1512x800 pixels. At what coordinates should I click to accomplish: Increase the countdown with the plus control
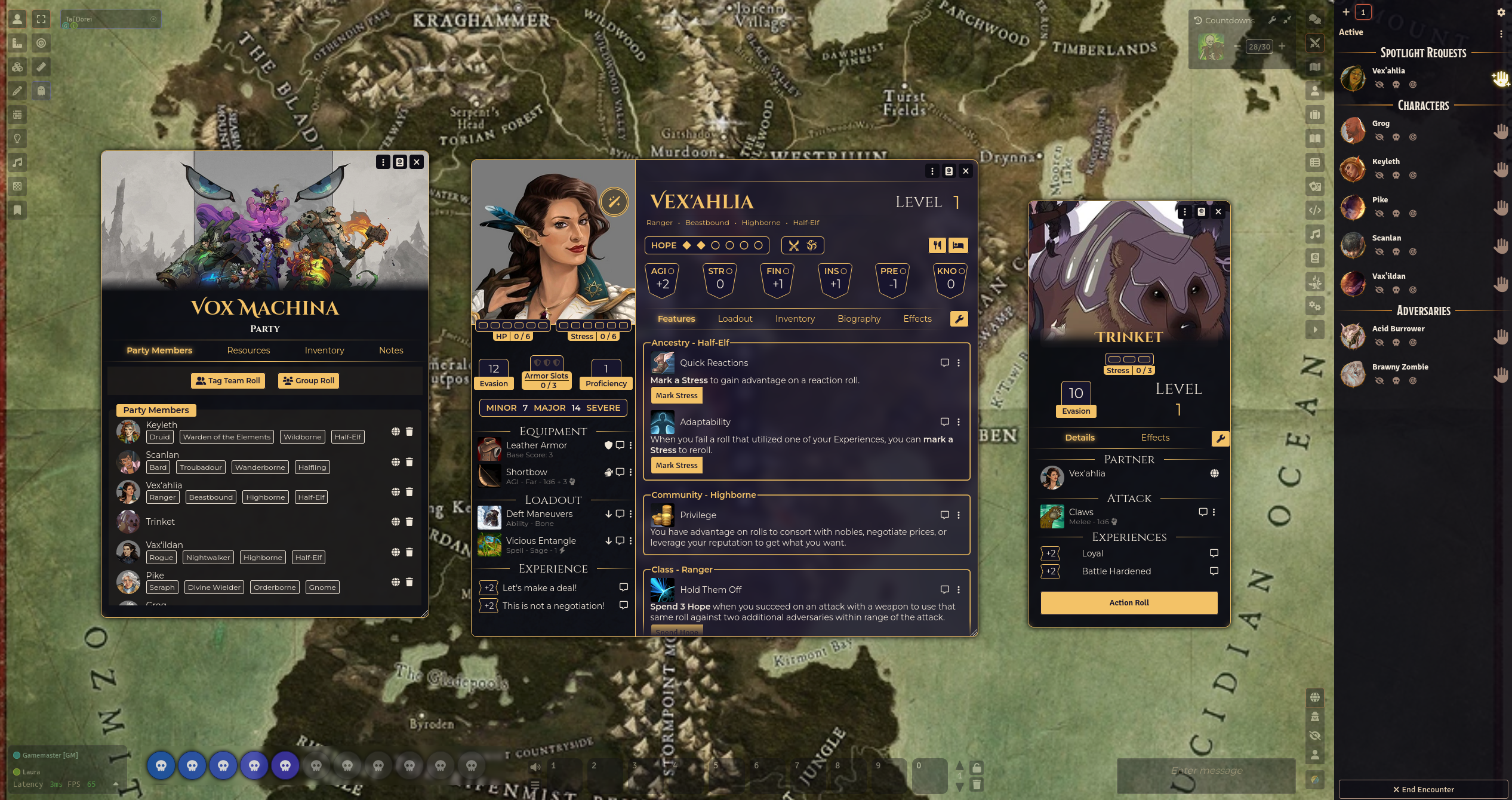(1282, 46)
